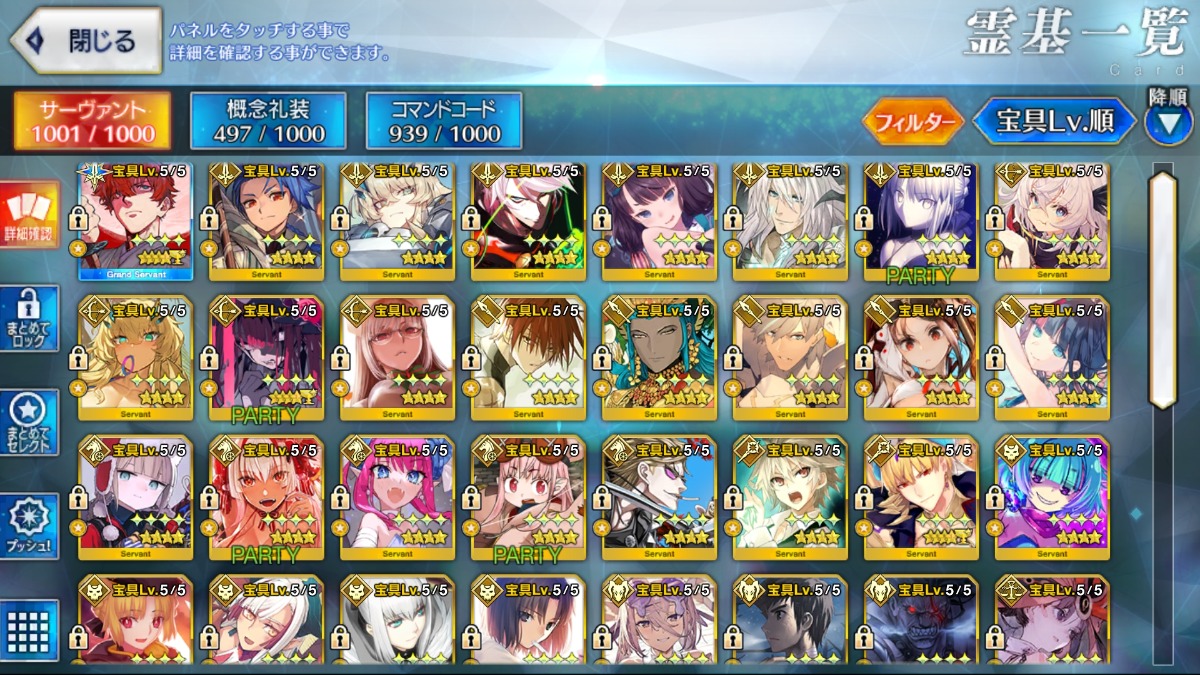Image resolution: width=1200 pixels, height=675 pixels.
Task: Toggle the 降順 descending order arrow
Action: coord(1167,122)
